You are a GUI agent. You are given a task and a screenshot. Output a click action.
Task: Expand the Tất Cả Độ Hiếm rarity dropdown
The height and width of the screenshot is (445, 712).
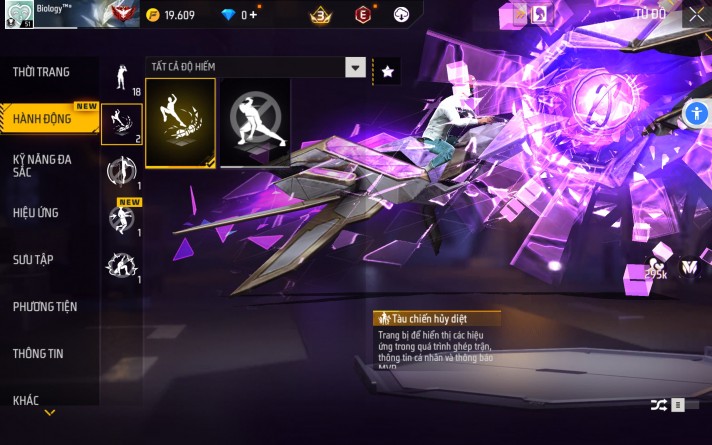(x=355, y=67)
